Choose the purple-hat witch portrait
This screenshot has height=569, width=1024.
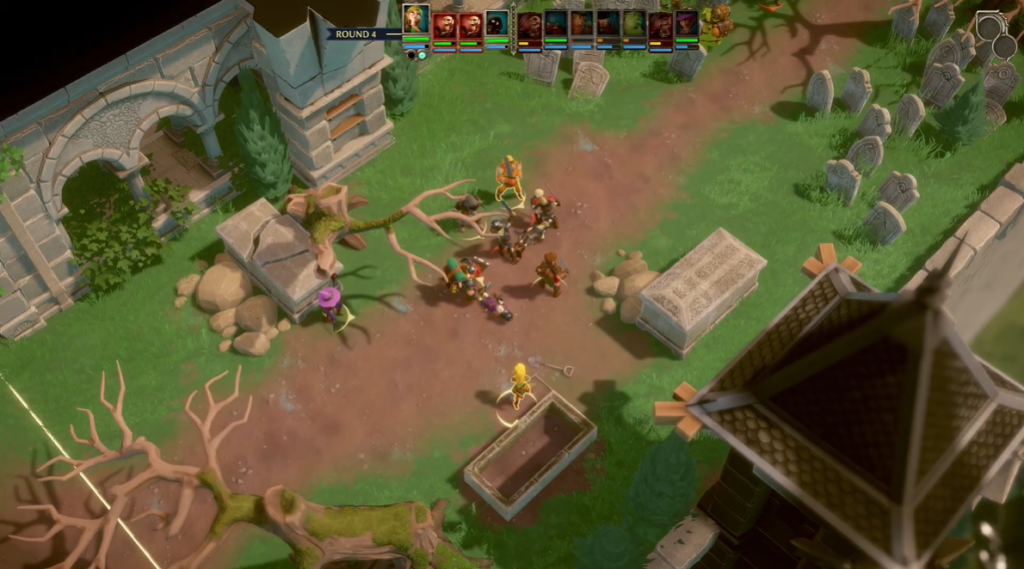686,25
